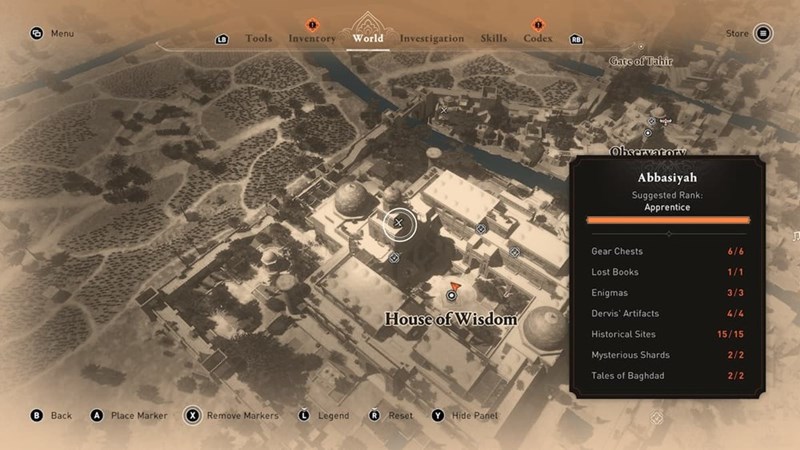Select the House of Wisdom map label

451,320
